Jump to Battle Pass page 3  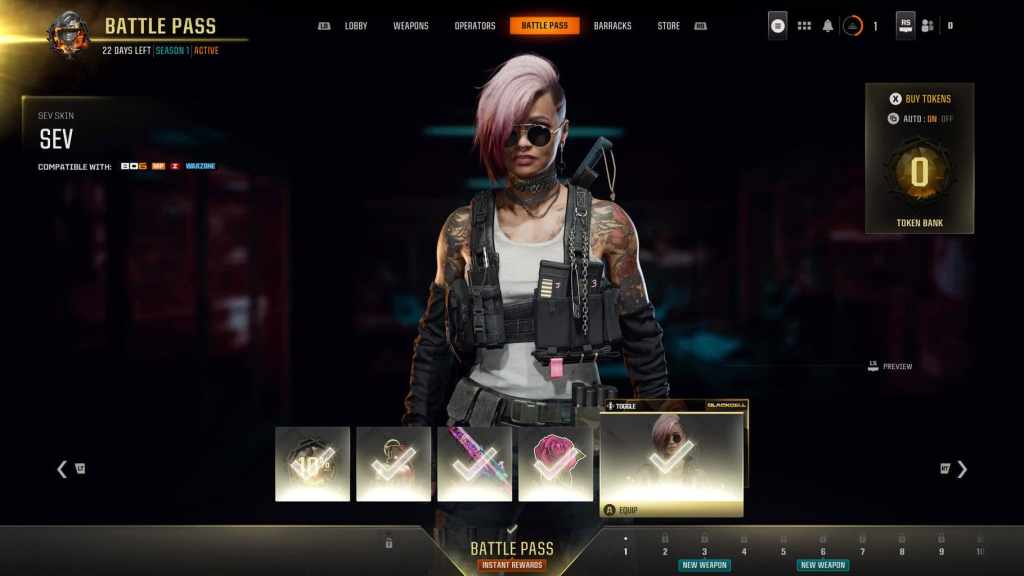tap(704, 551)
